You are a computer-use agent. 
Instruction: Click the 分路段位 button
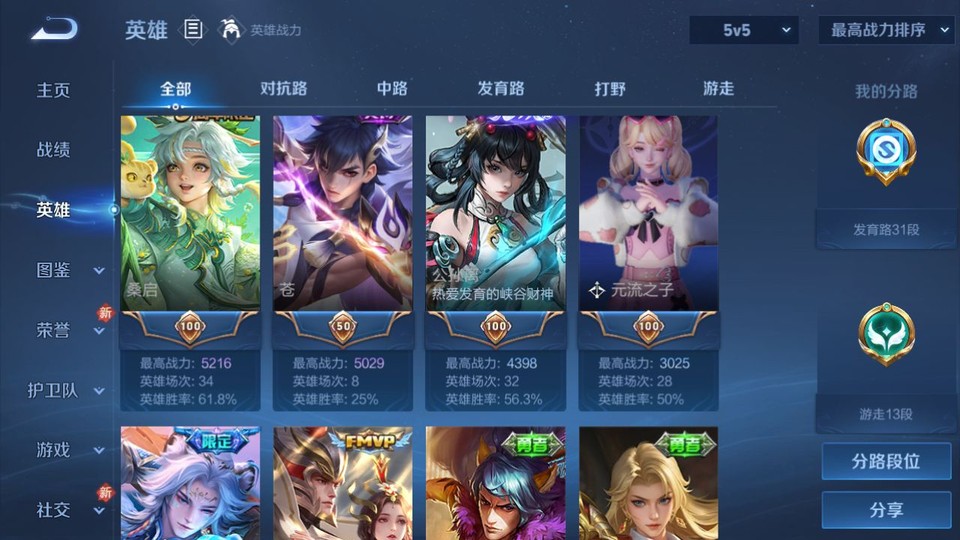point(886,462)
